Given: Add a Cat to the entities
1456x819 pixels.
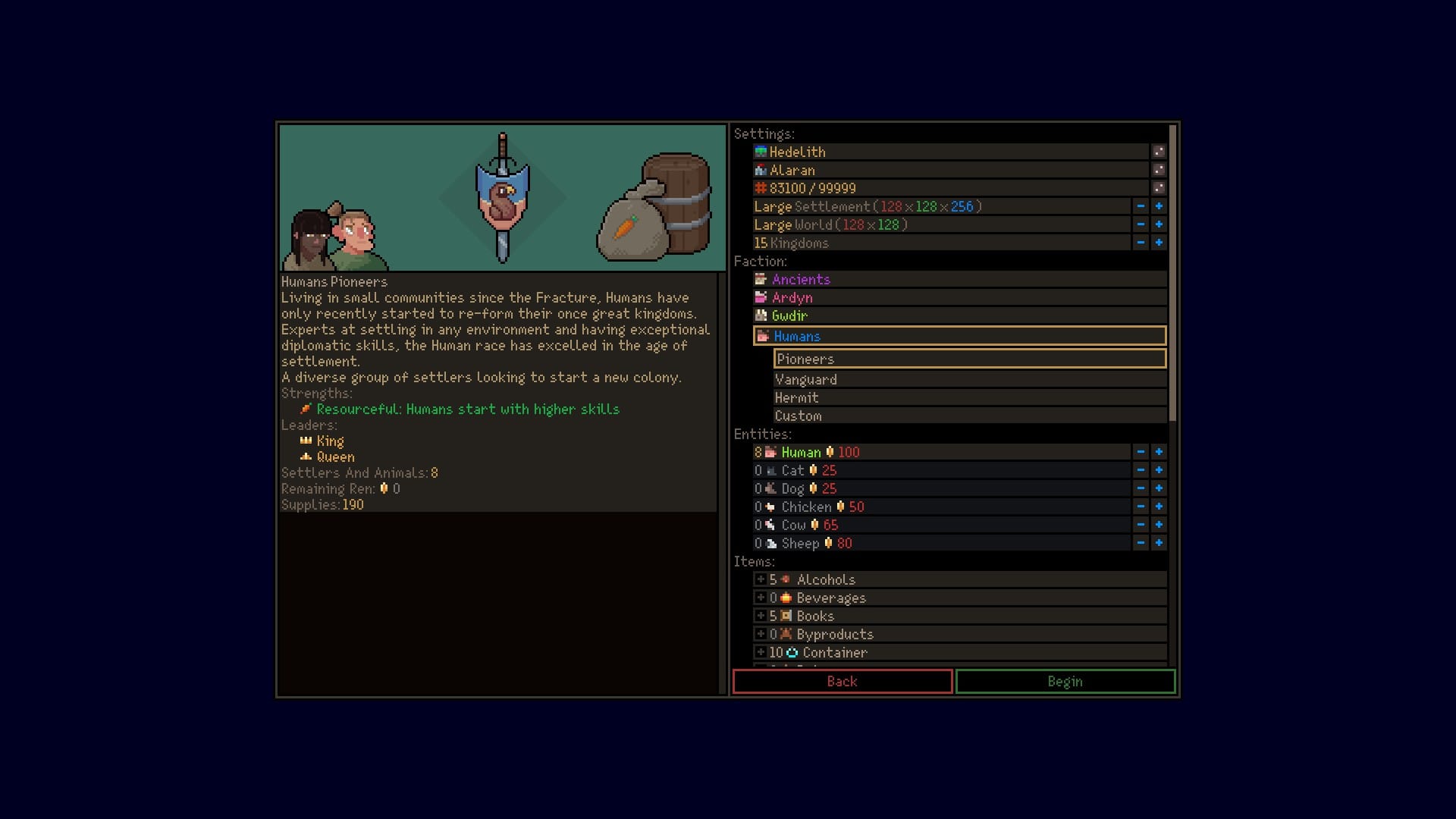Looking at the screenshot, I should [1159, 470].
